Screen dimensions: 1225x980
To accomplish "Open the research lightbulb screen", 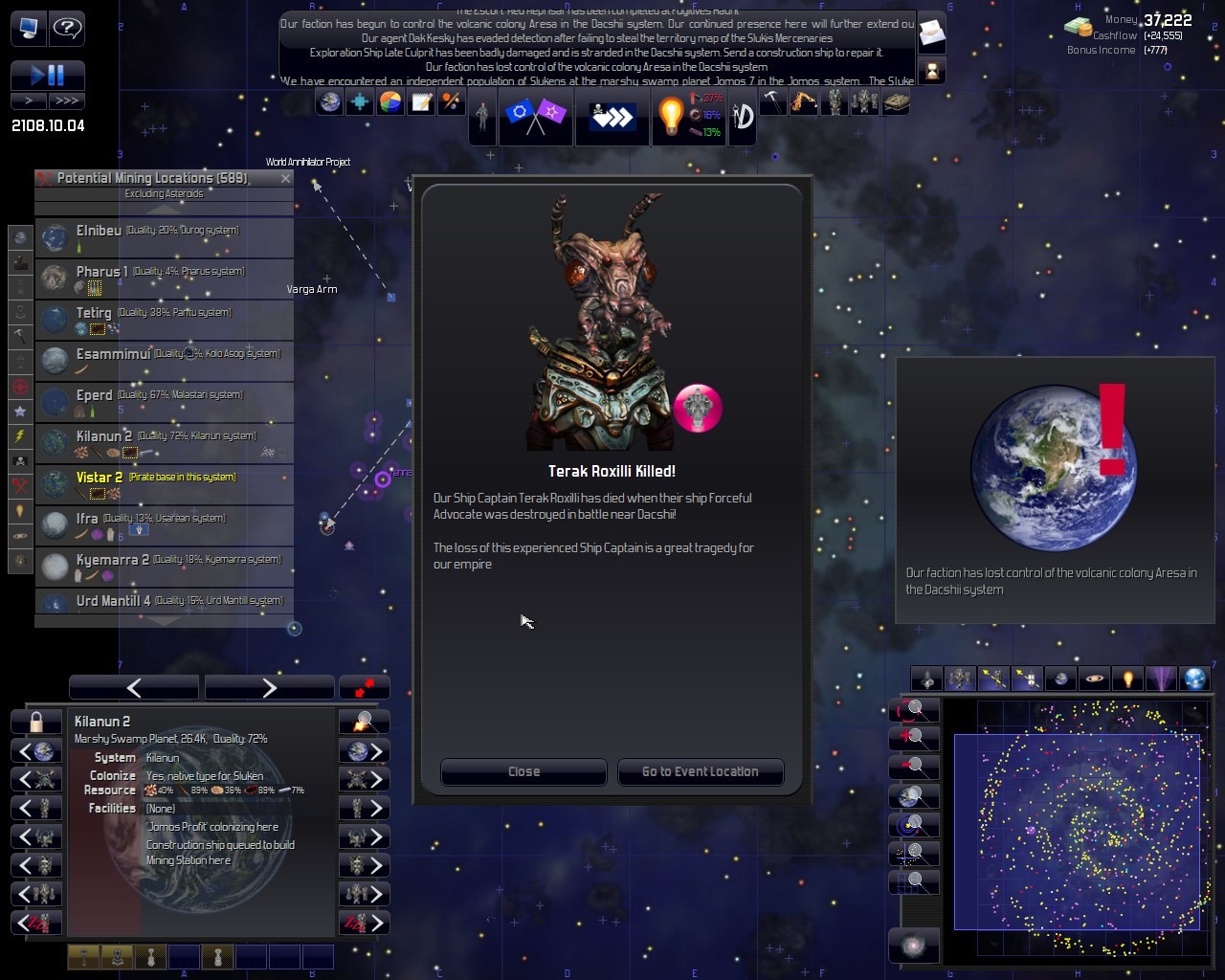I will pos(670,117).
